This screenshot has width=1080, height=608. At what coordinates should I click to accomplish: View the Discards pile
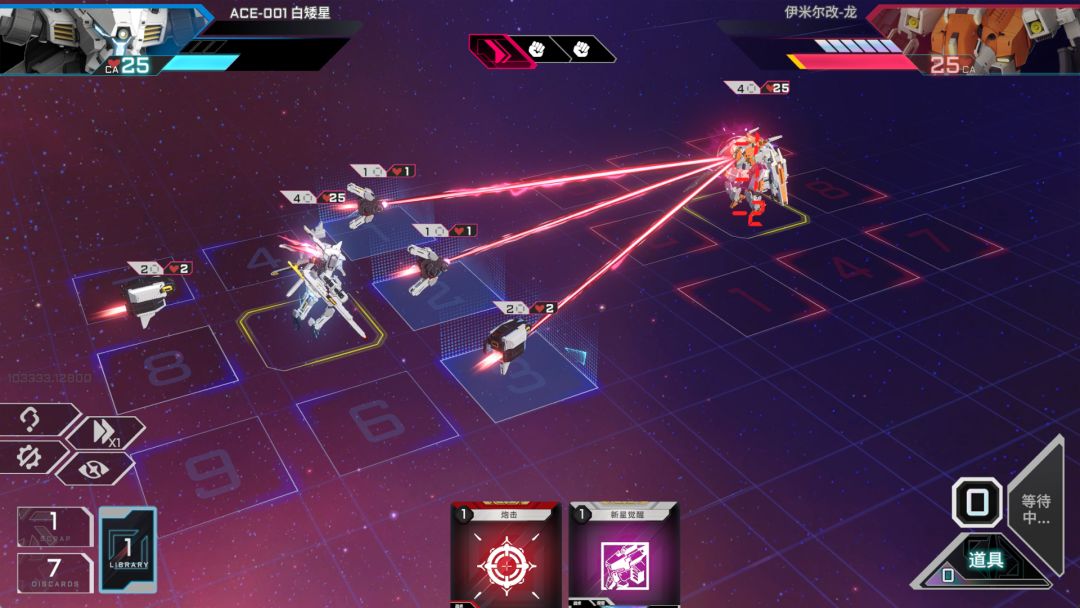(x=55, y=571)
